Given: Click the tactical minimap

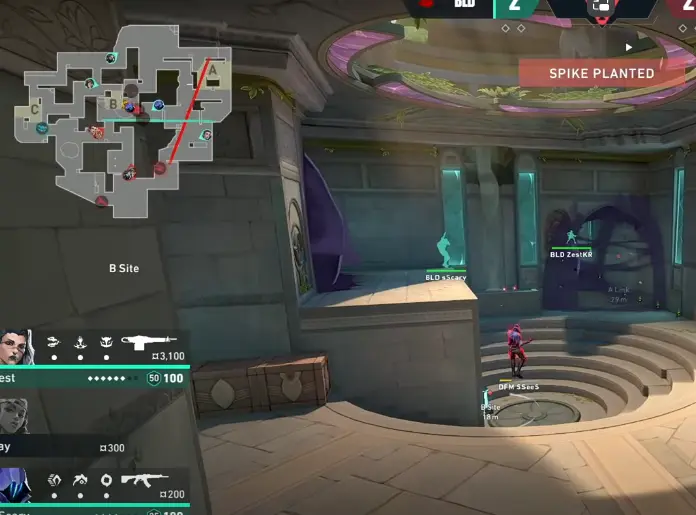Looking at the screenshot, I should pos(122,118).
